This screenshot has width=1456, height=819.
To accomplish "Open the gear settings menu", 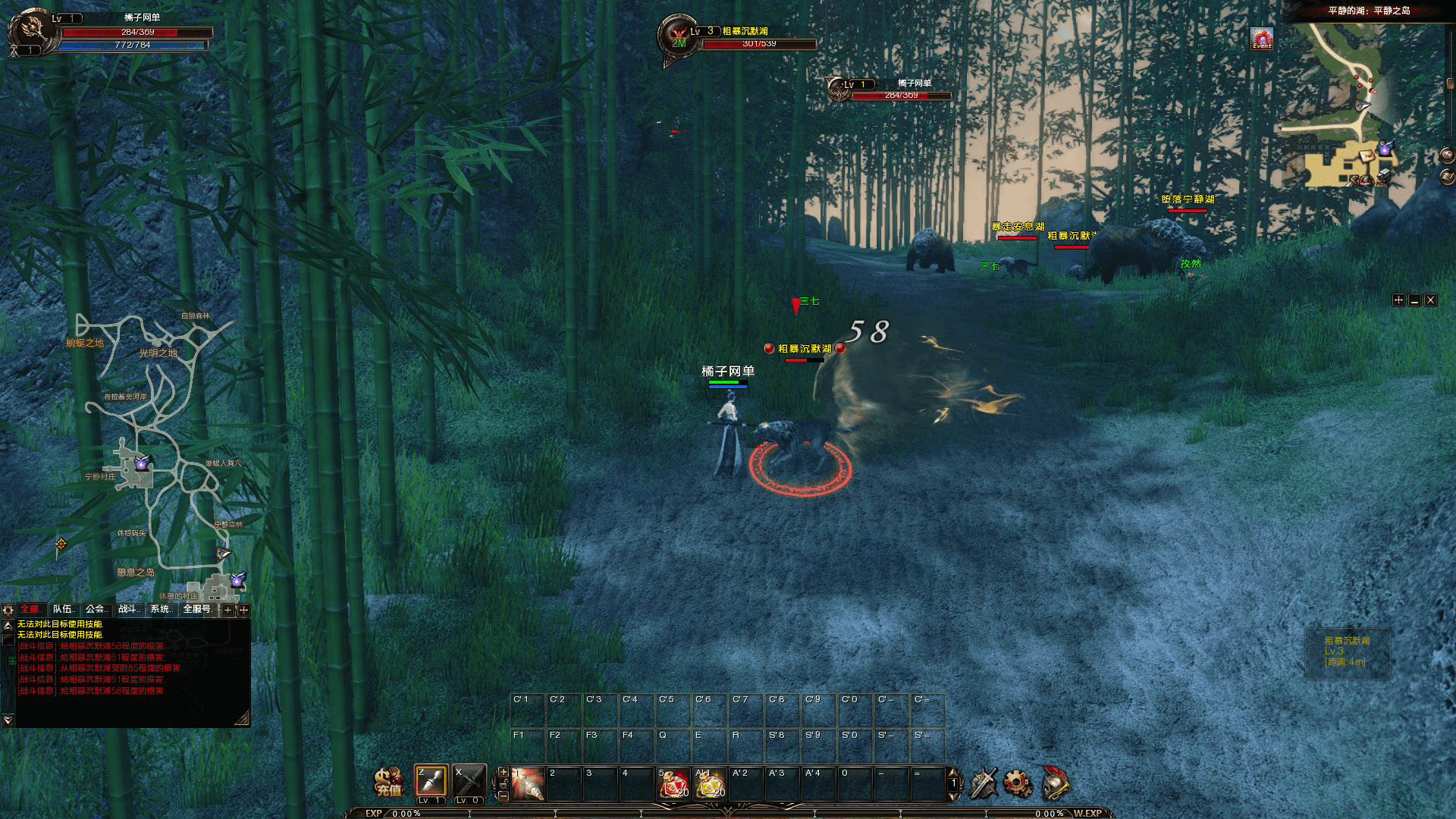I will coord(1018,783).
